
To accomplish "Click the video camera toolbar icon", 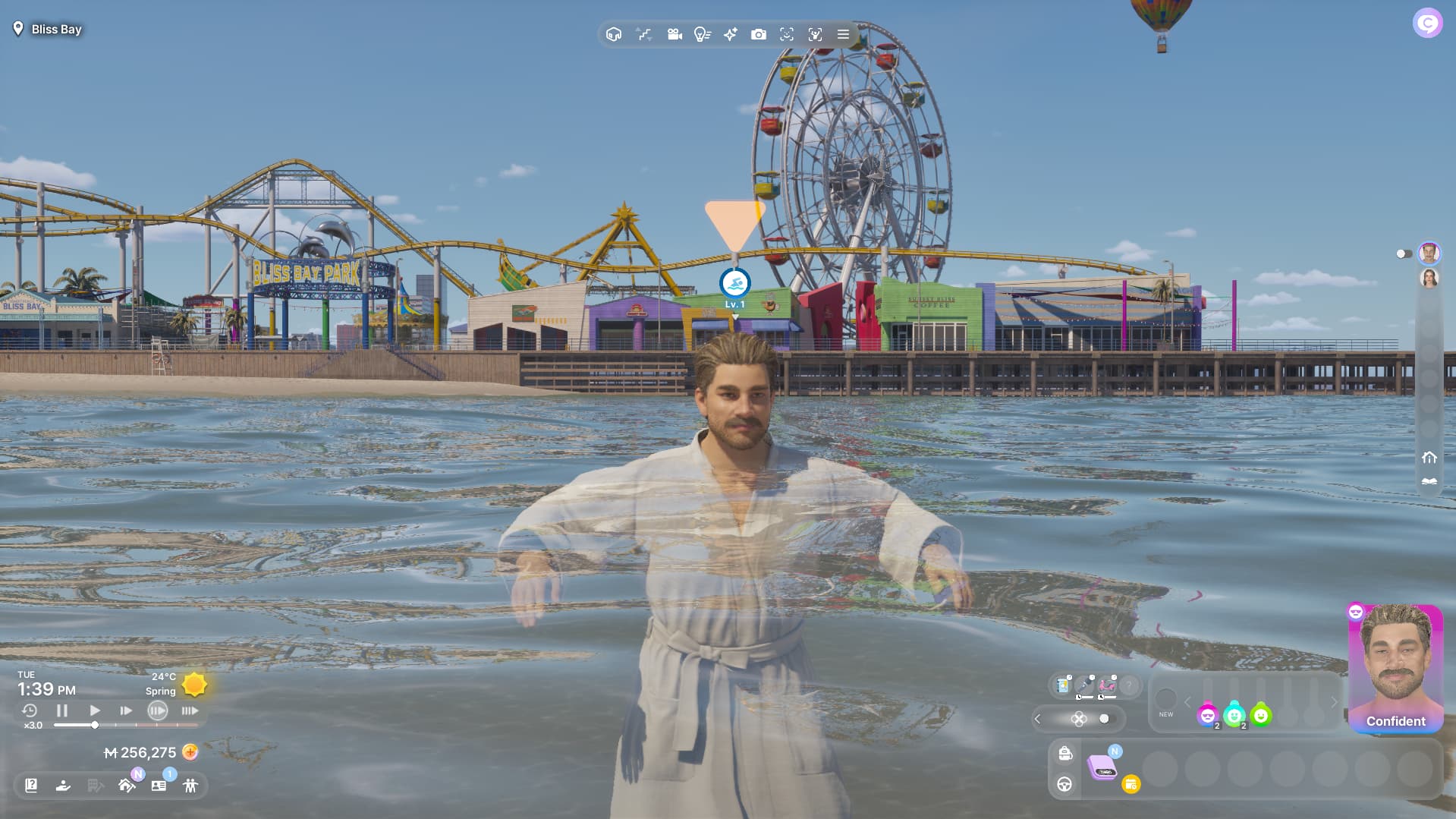I will point(674,34).
